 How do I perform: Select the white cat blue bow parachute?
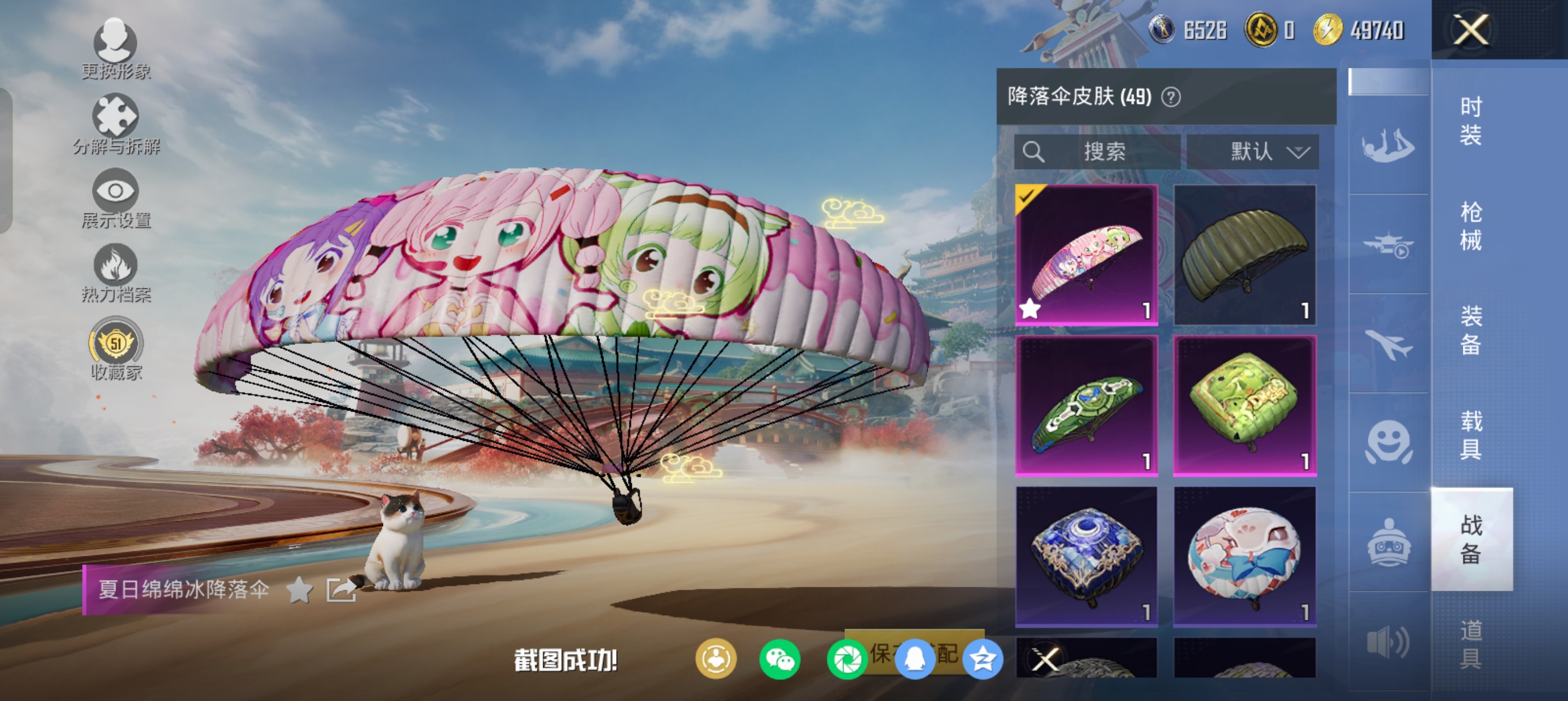(1244, 556)
